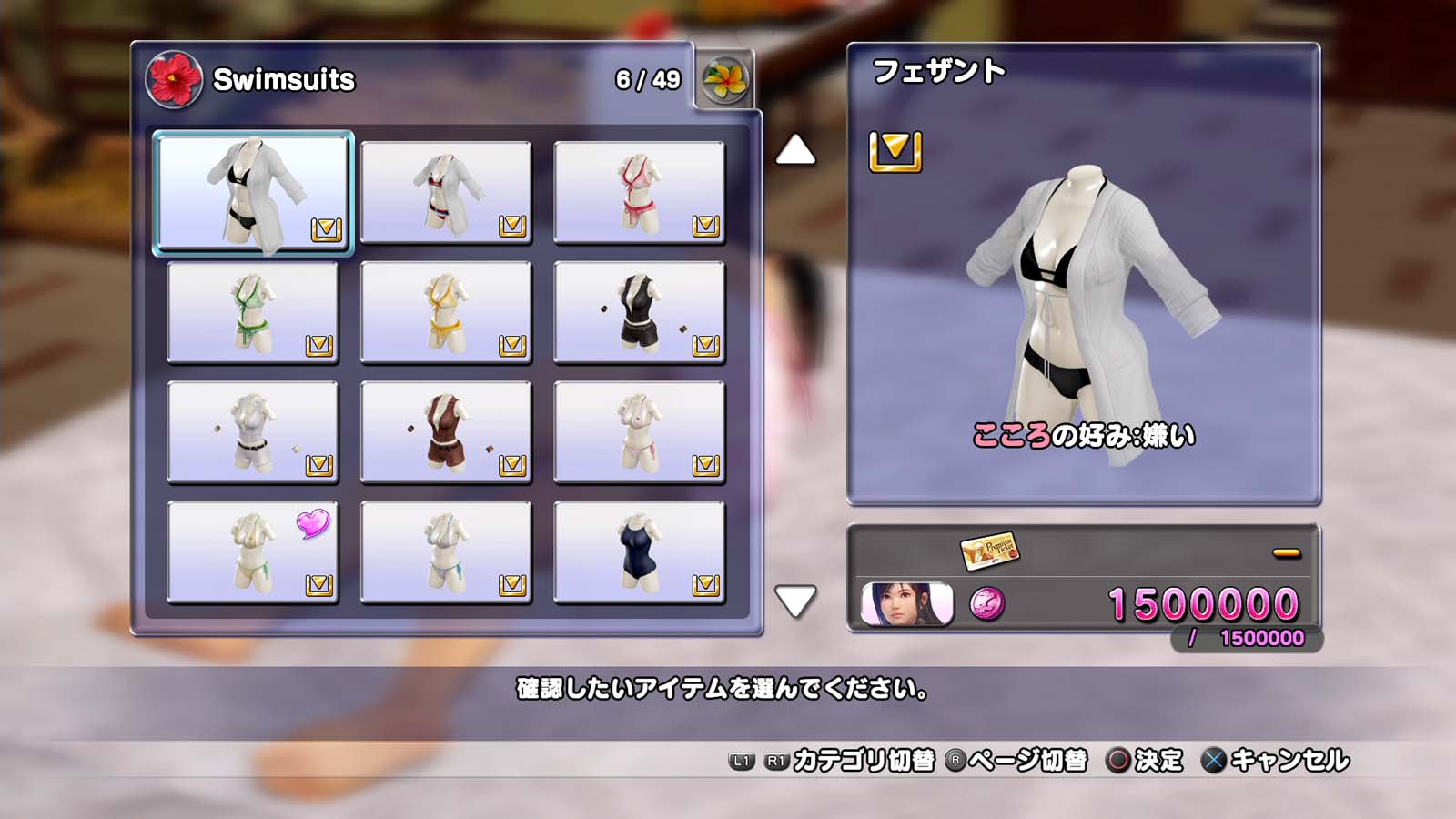
Task: Select the black vest and shorts outfit
Action: pyautogui.click(x=639, y=312)
